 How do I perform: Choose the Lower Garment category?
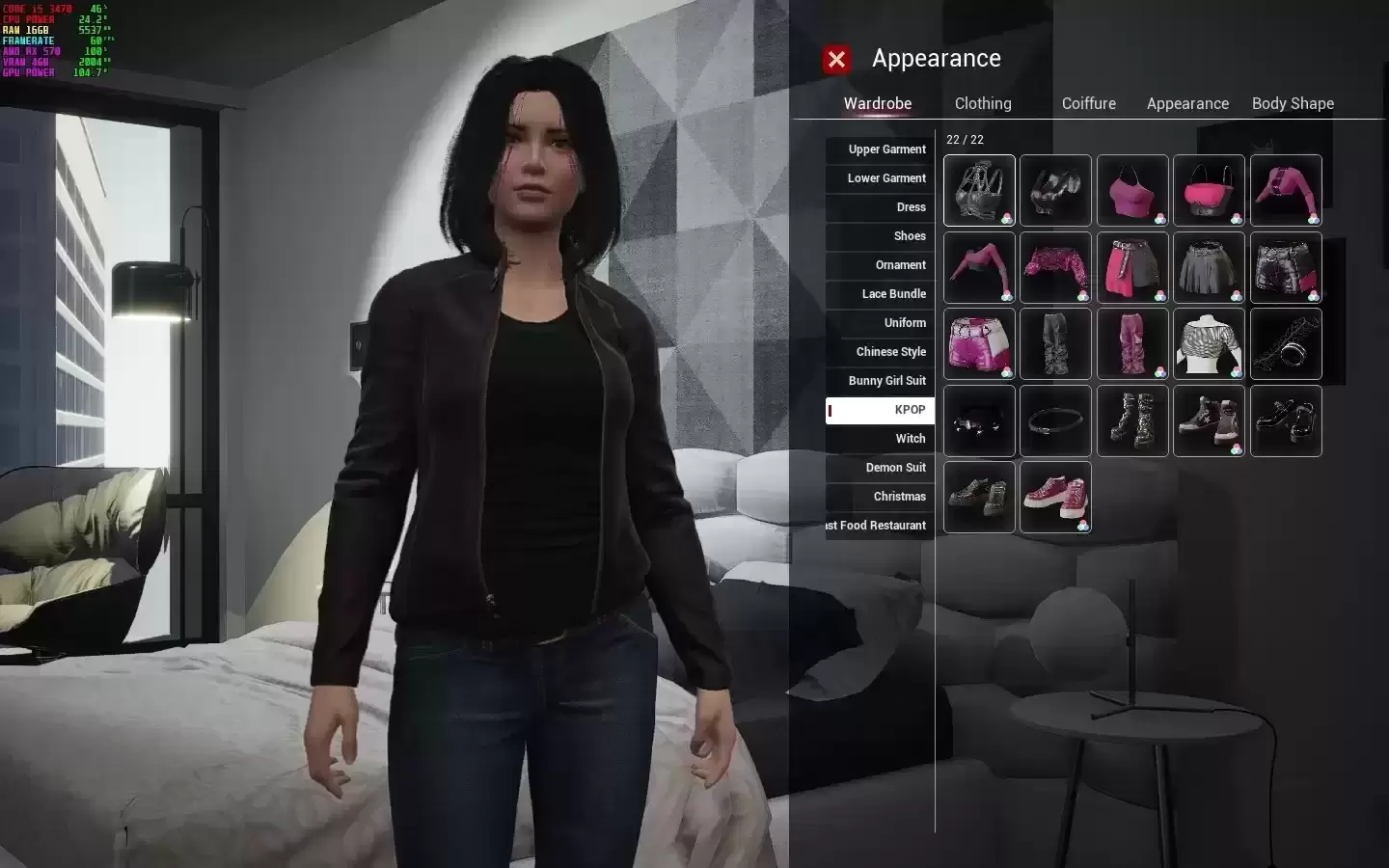(880, 178)
